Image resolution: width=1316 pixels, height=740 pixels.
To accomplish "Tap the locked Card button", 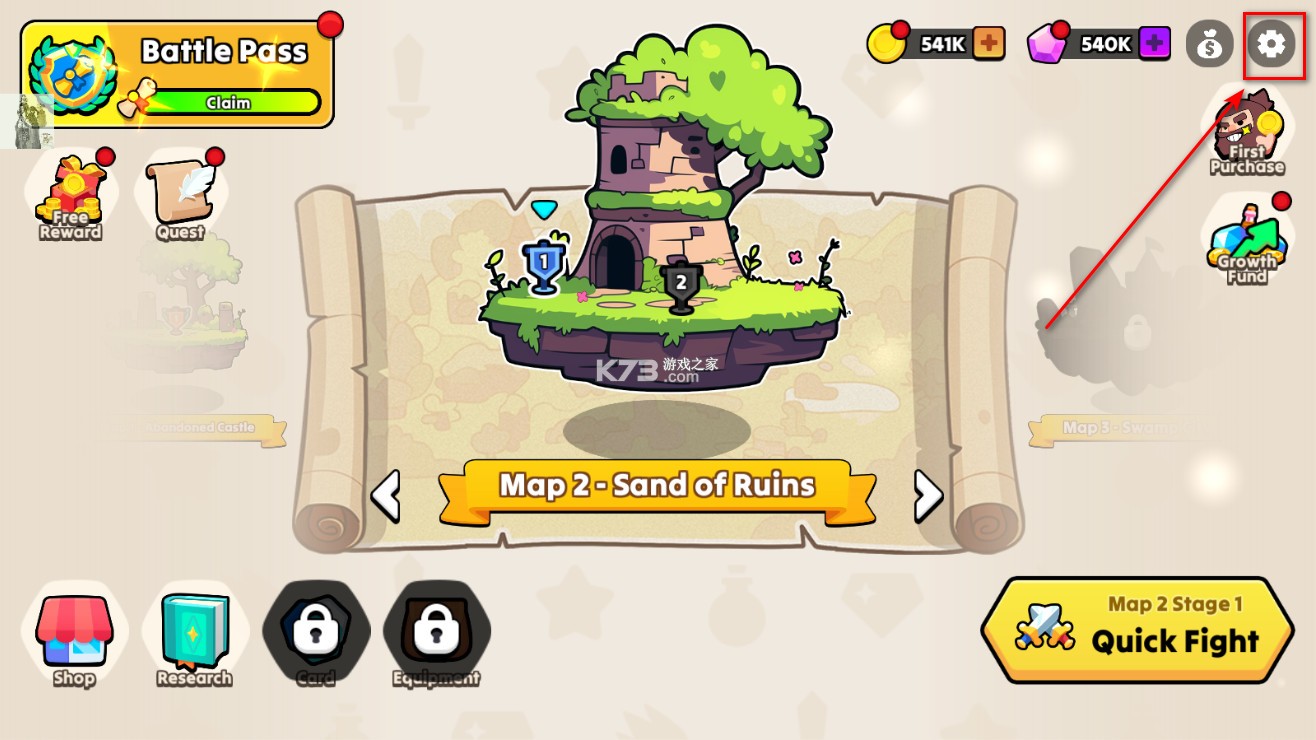I will (x=316, y=633).
